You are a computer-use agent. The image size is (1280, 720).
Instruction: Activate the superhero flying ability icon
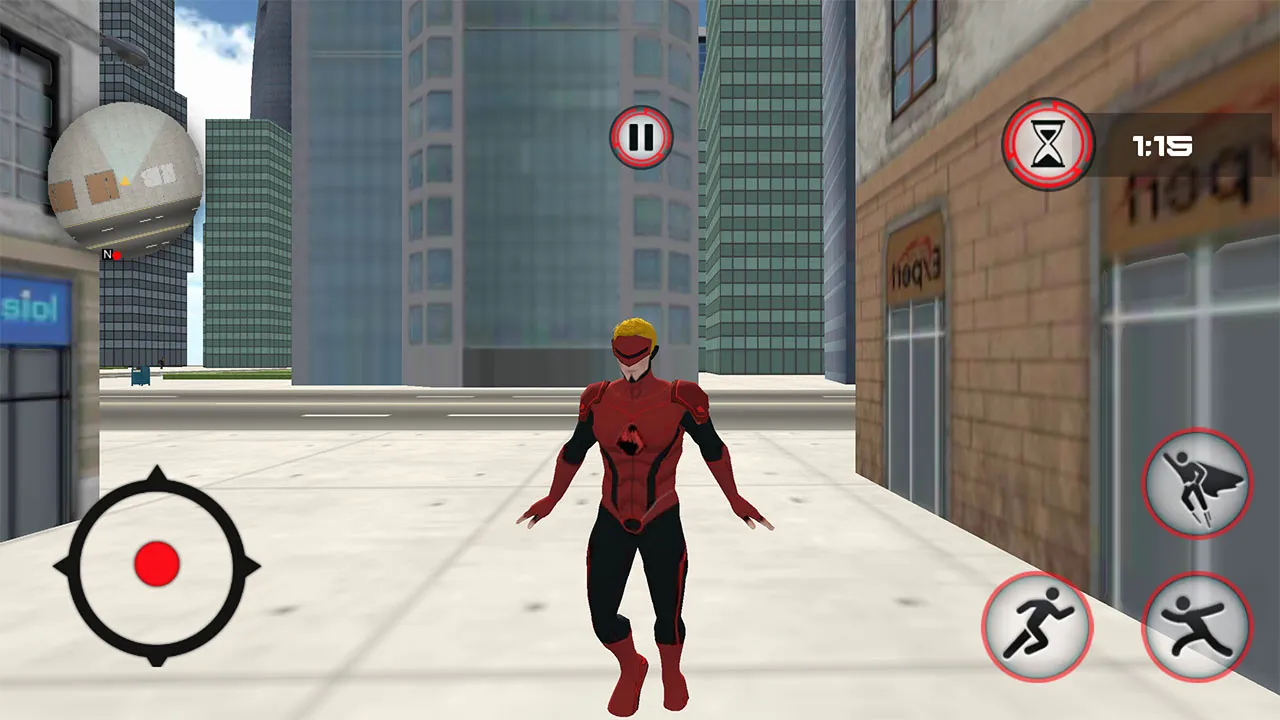coord(1197,484)
